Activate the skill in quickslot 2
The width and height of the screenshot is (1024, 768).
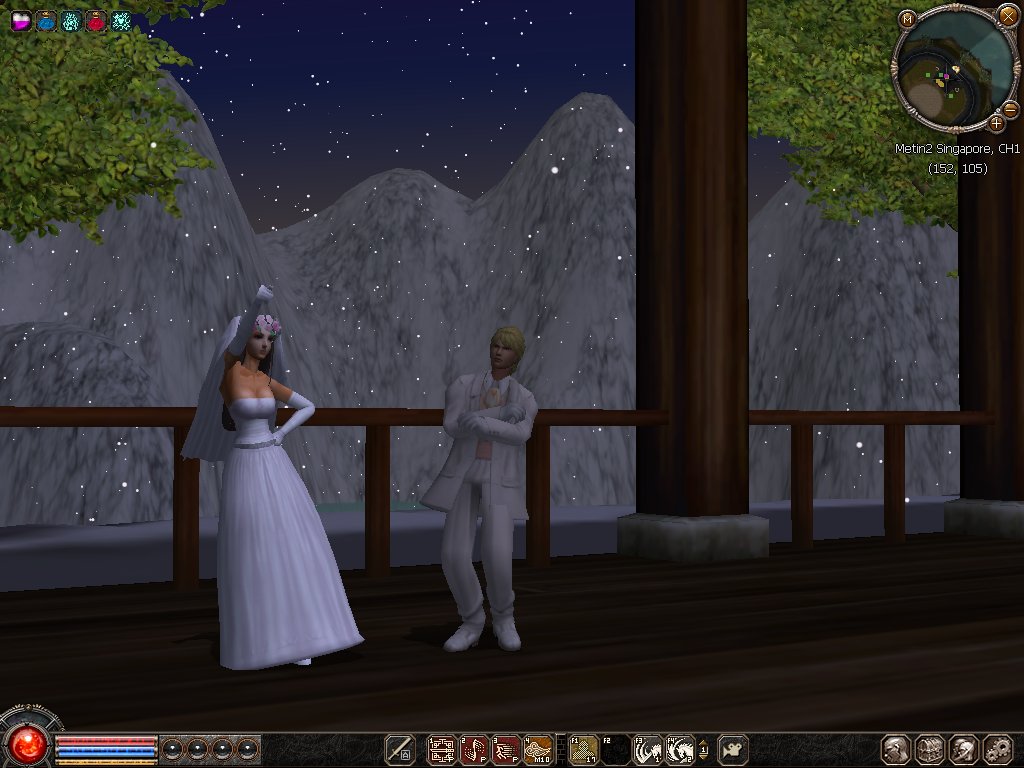[x=474, y=749]
